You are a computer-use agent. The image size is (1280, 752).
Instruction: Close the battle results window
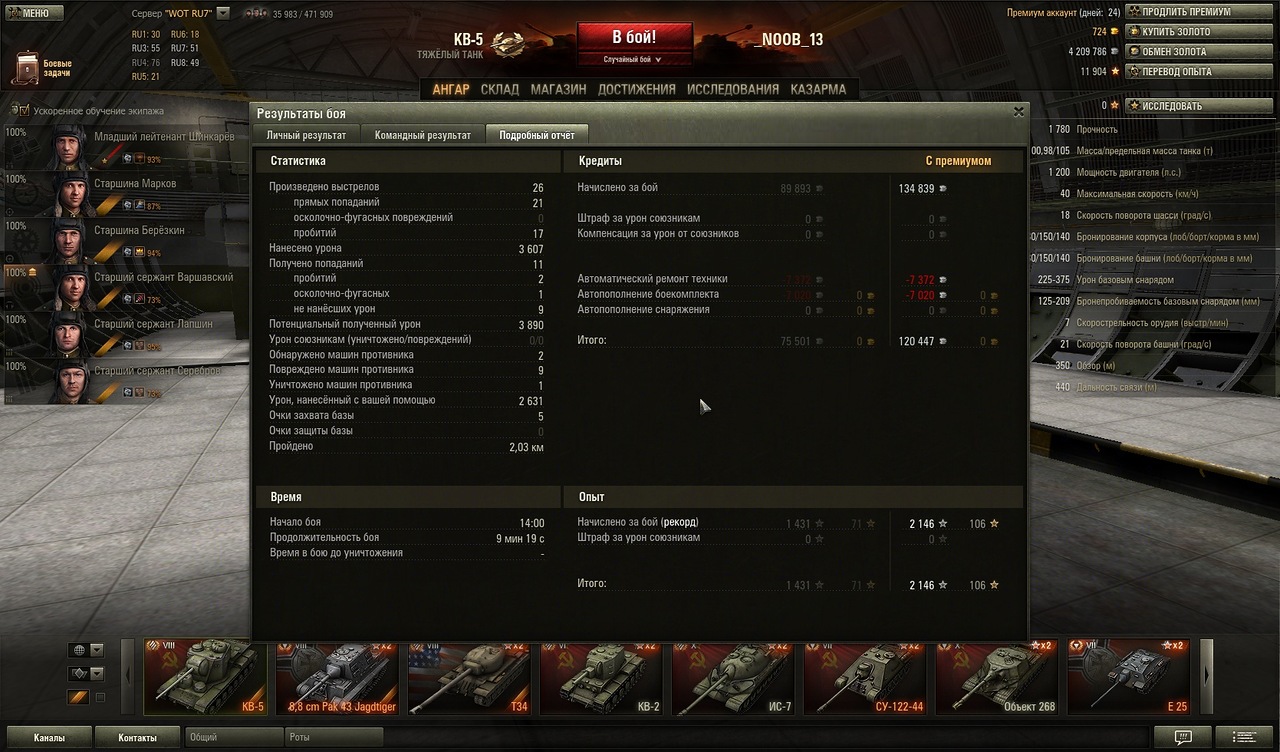[x=1019, y=112]
